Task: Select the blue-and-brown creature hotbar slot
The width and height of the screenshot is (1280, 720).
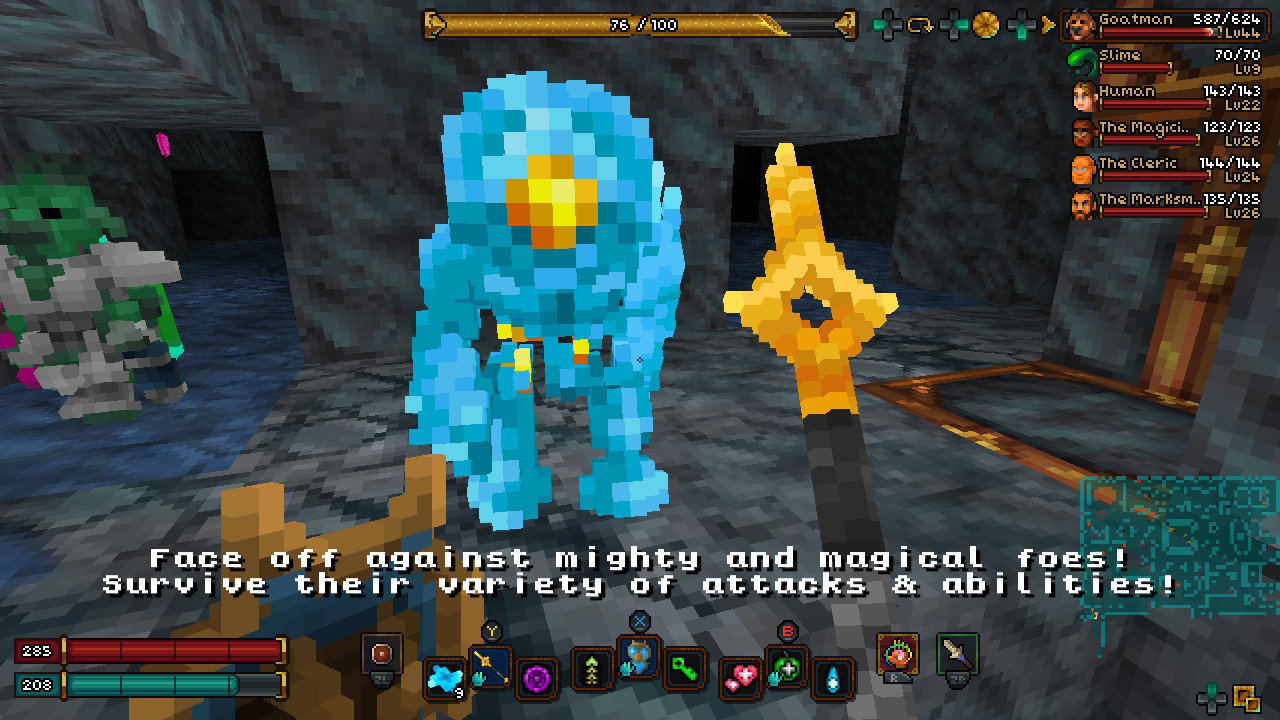Action: pos(639,657)
